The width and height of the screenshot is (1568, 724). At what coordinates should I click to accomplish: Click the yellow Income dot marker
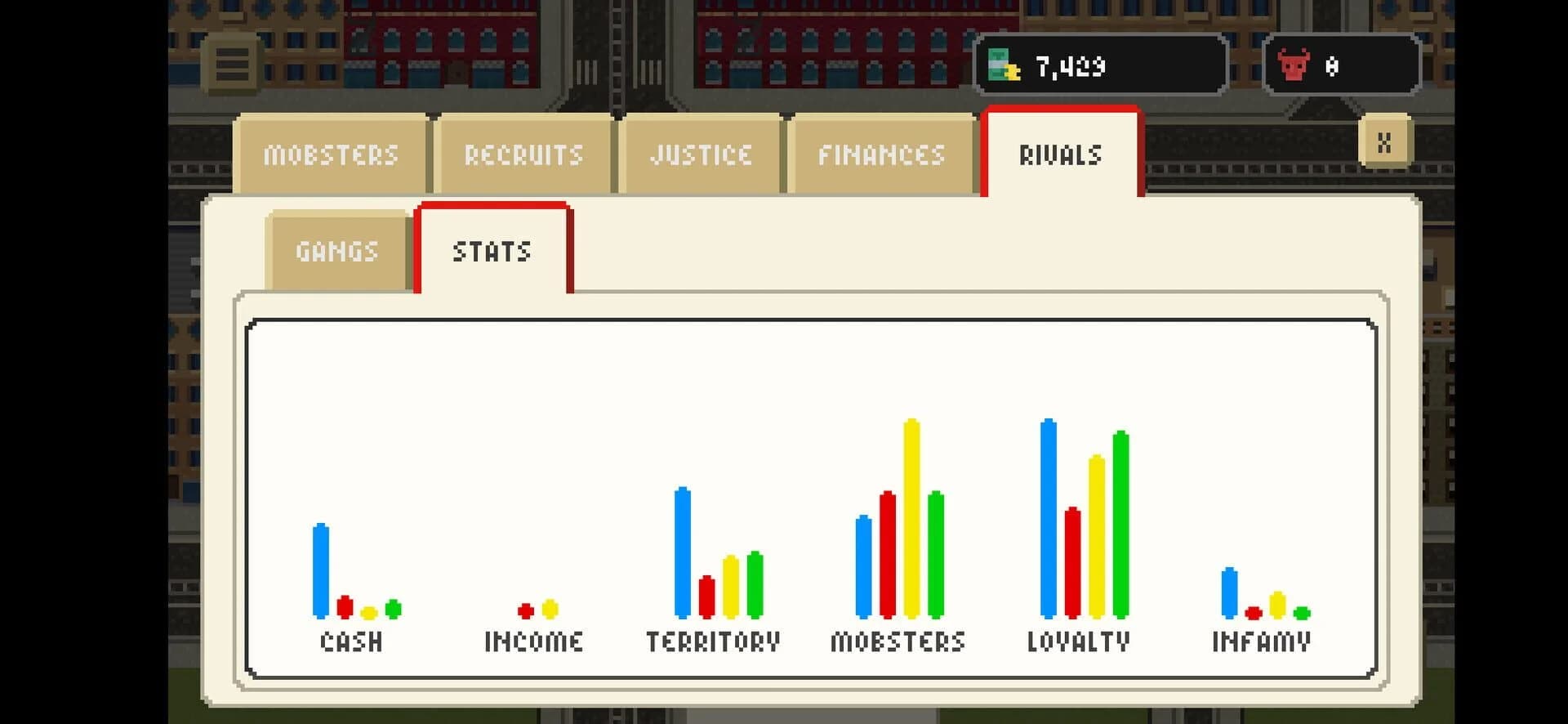(550, 610)
